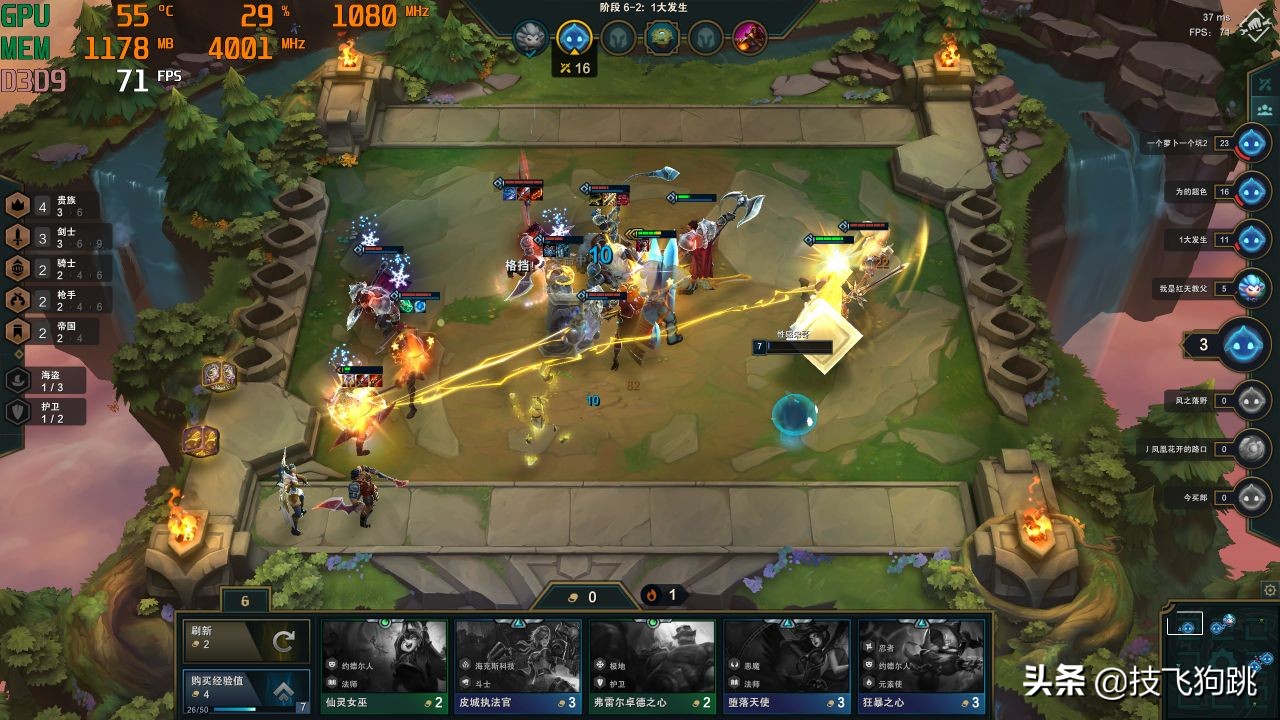Spectate player 我是红夫救父's board
Viewport: 1280px width, 720px height.
(1251, 288)
